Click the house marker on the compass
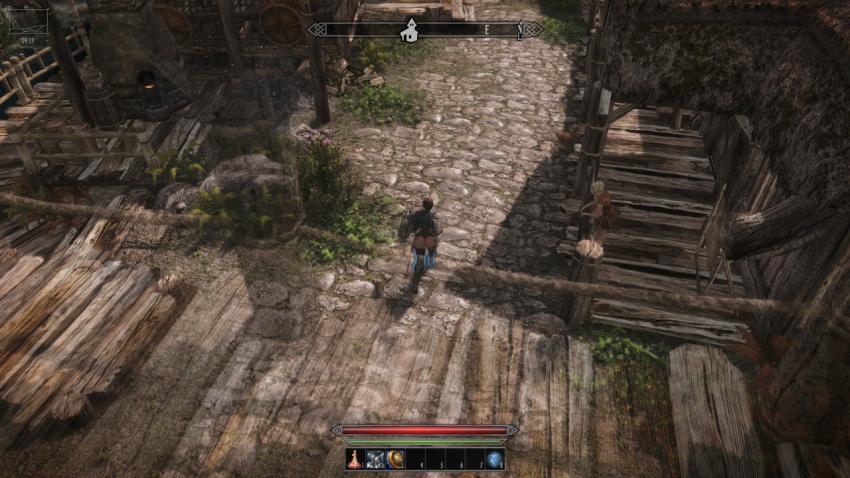This screenshot has width=850, height=478. (x=409, y=31)
